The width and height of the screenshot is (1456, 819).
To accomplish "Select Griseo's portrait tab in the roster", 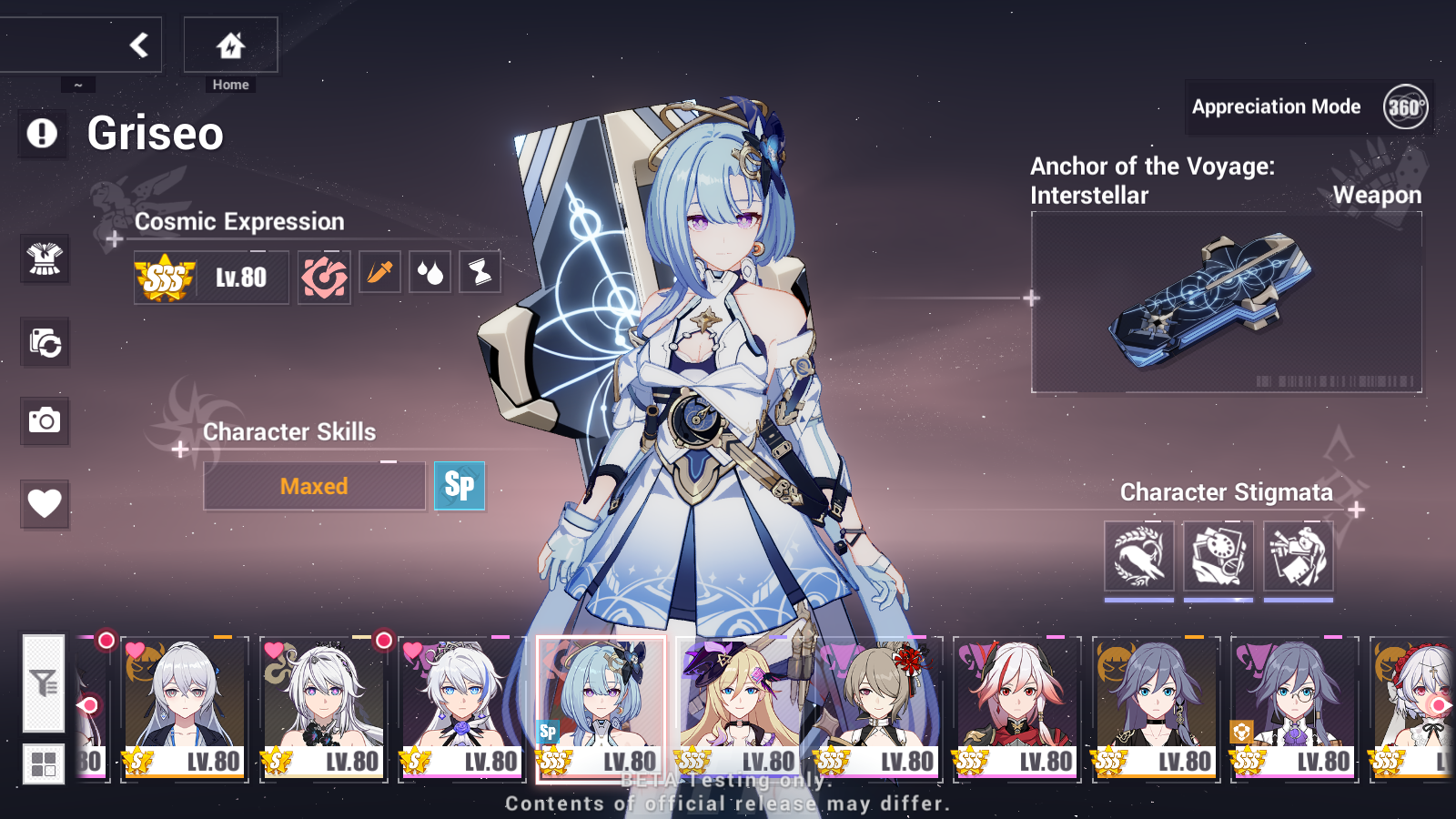I will click(x=601, y=710).
